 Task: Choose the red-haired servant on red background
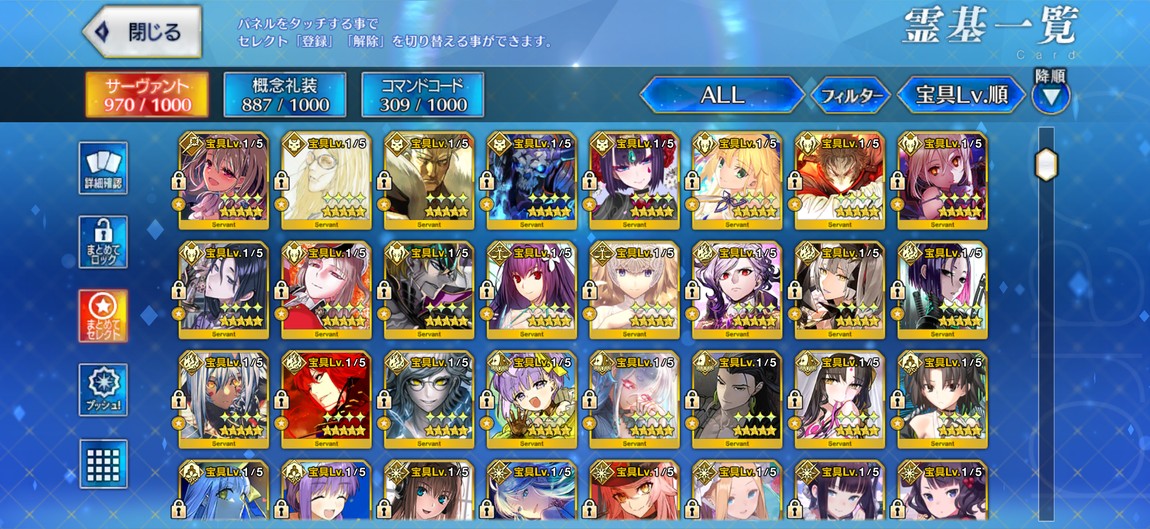pyautogui.click(x=326, y=396)
